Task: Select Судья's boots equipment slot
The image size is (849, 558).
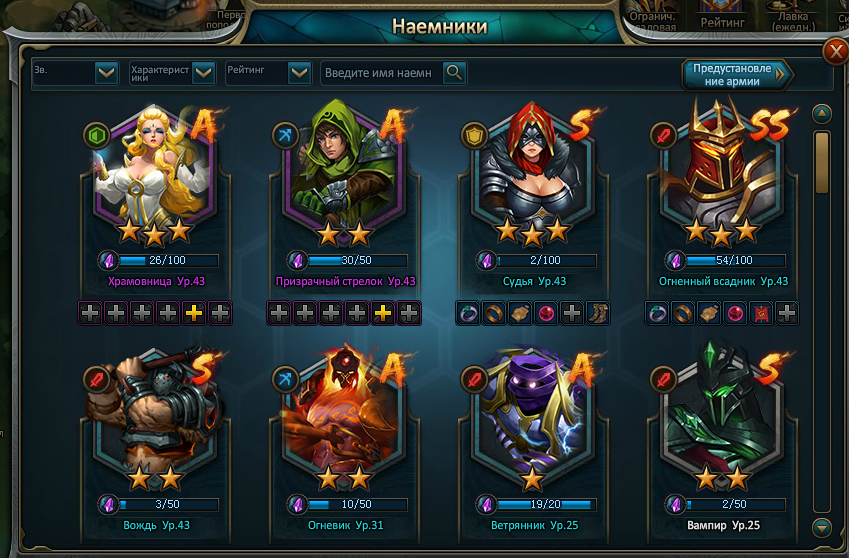Action: [x=598, y=313]
